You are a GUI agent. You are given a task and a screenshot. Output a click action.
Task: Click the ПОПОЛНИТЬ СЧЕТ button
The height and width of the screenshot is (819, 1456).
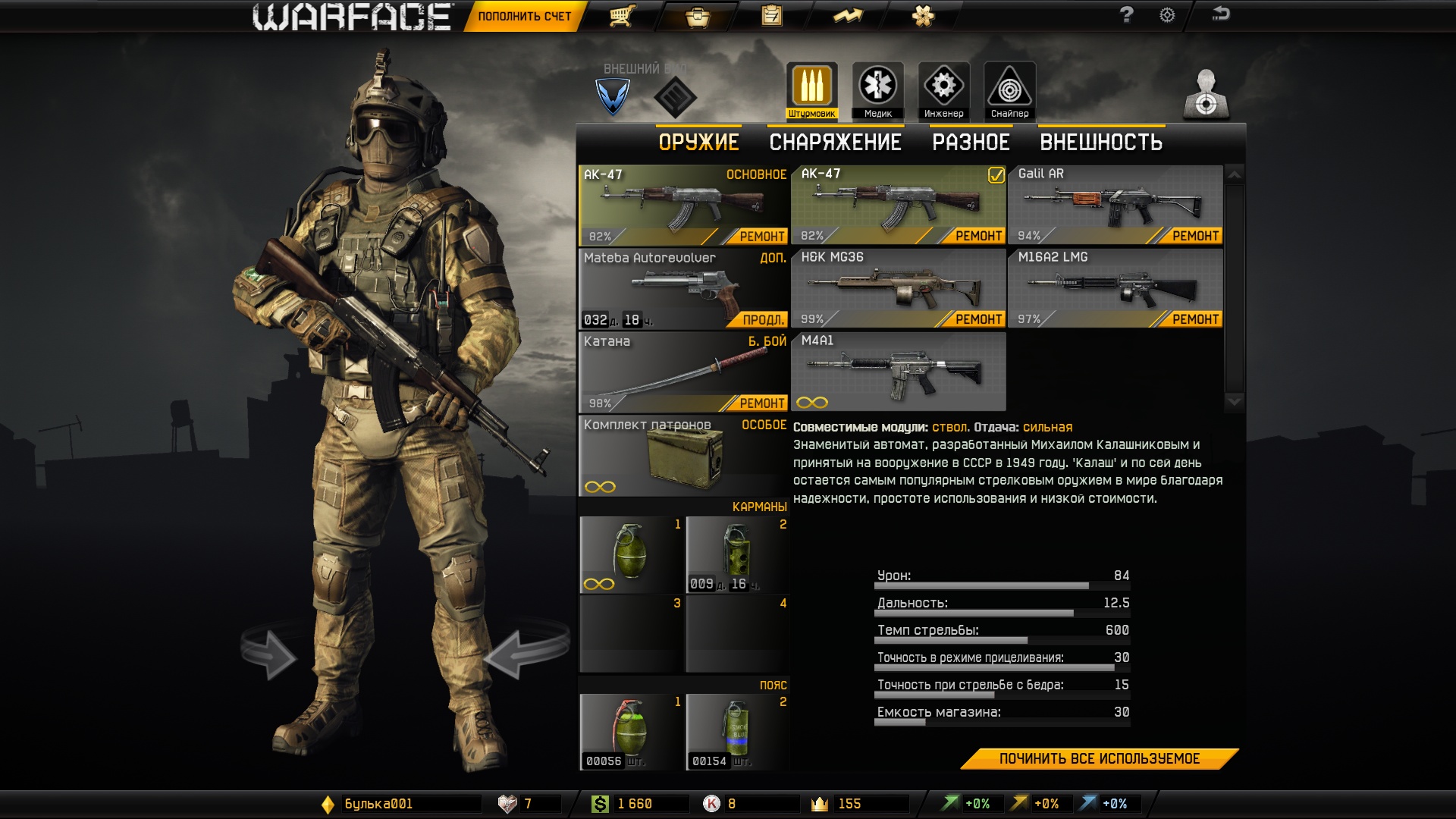524,17
